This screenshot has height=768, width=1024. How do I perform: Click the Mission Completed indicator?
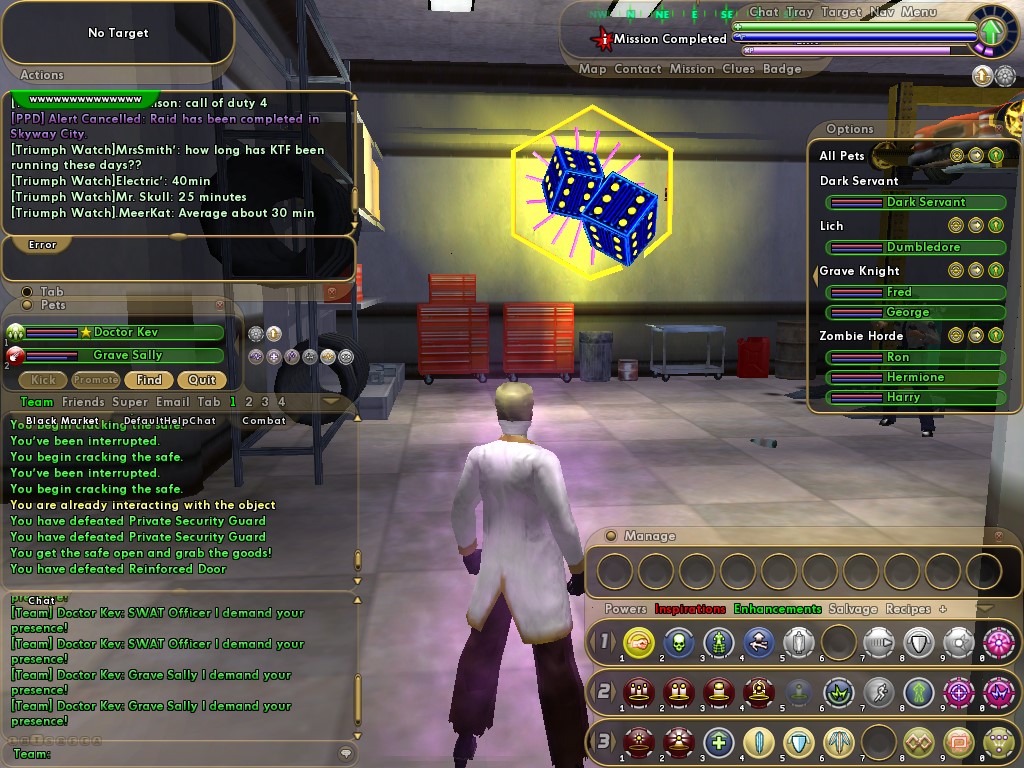click(x=669, y=39)
